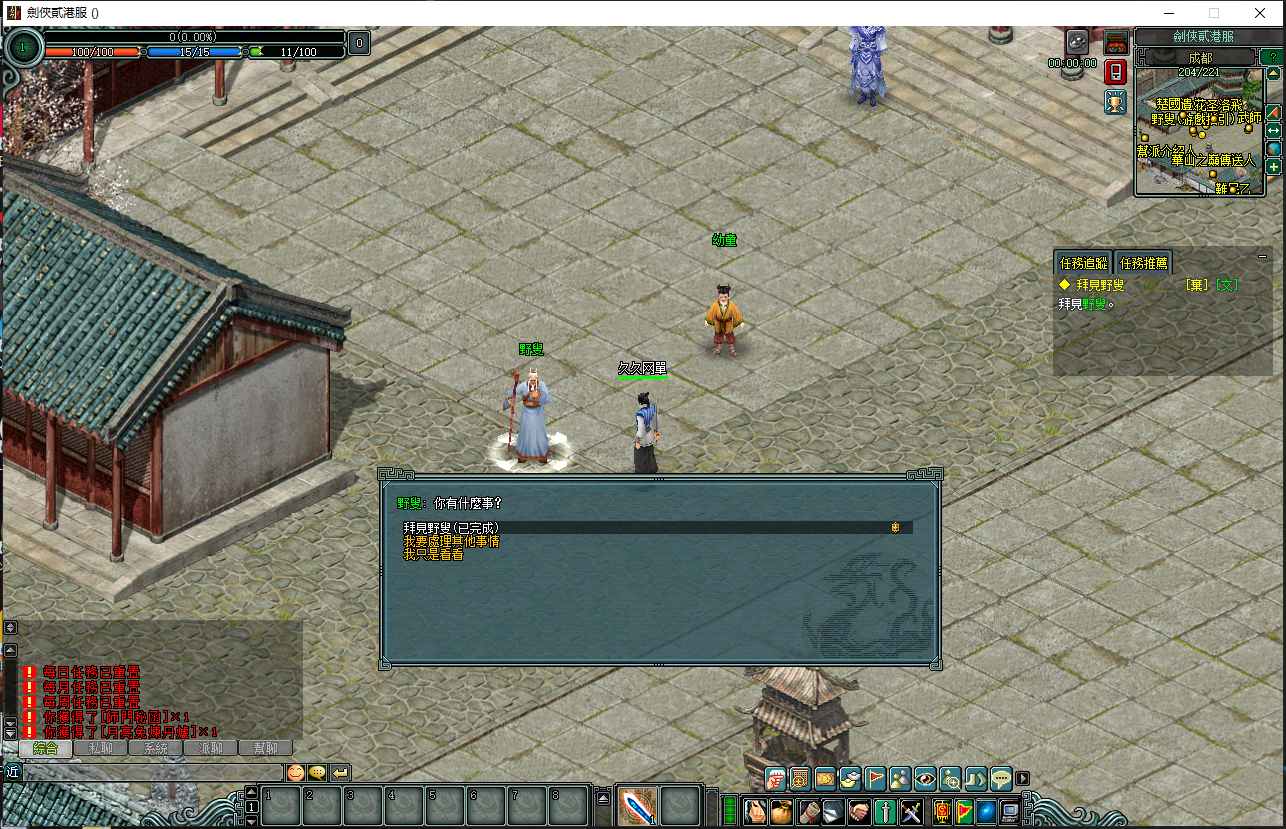Open the money bag inventory icon
1286x829 pixels.
pos(781,810)
